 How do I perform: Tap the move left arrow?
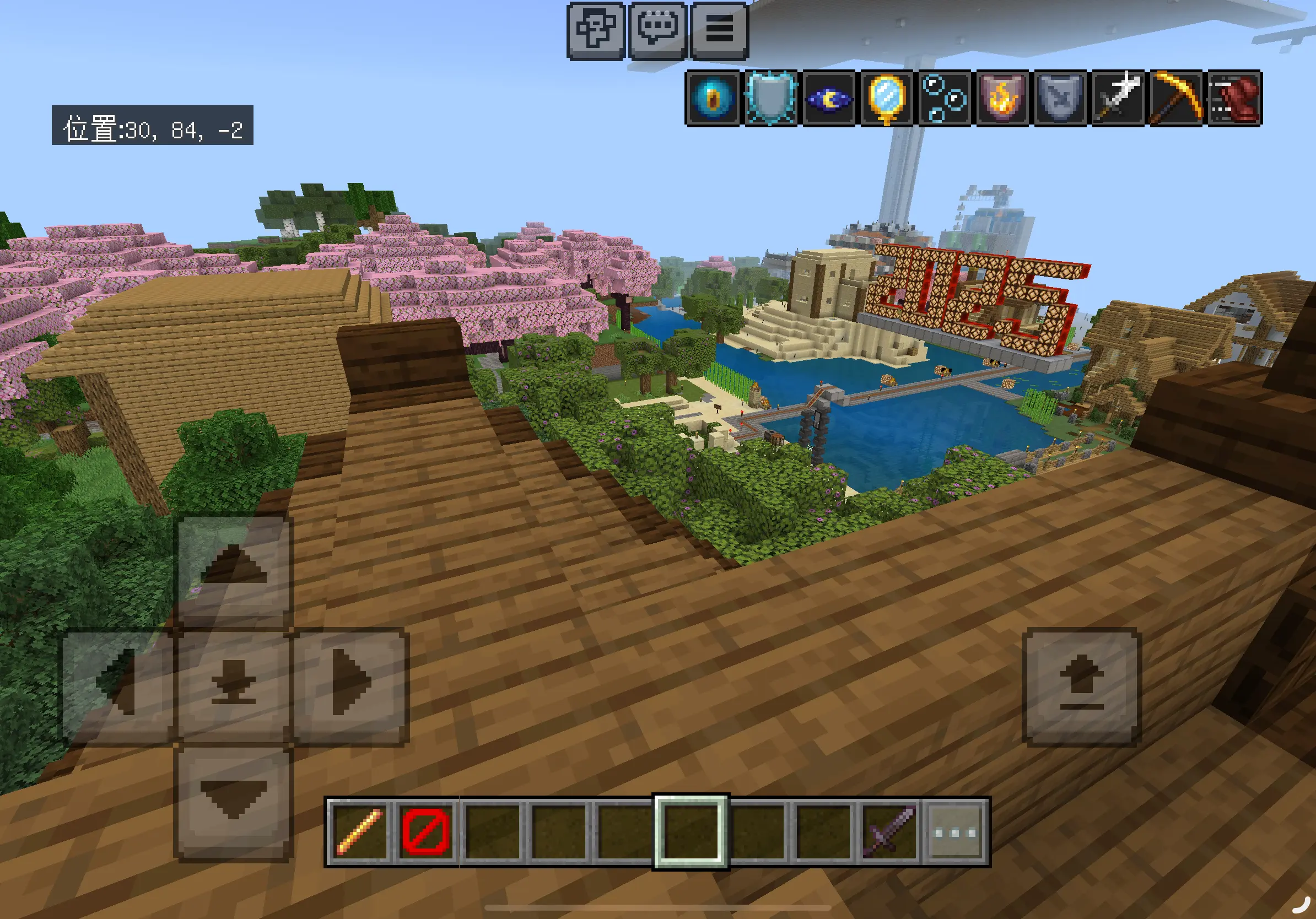coord(118,685)
